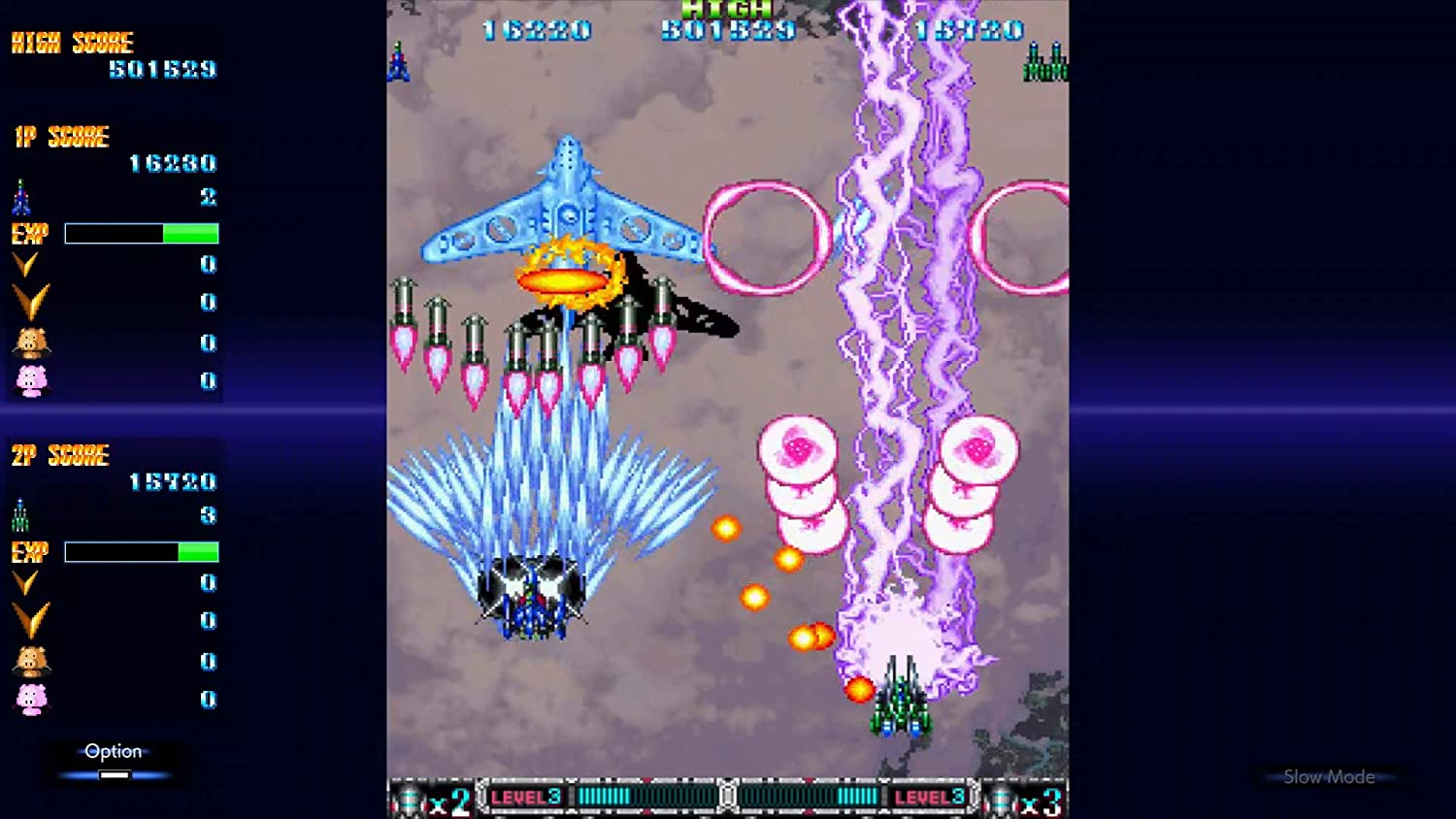Select the blue boss plane sprite
The width and height of the screenshot is (1456, 819).
[x=563, y=209]
